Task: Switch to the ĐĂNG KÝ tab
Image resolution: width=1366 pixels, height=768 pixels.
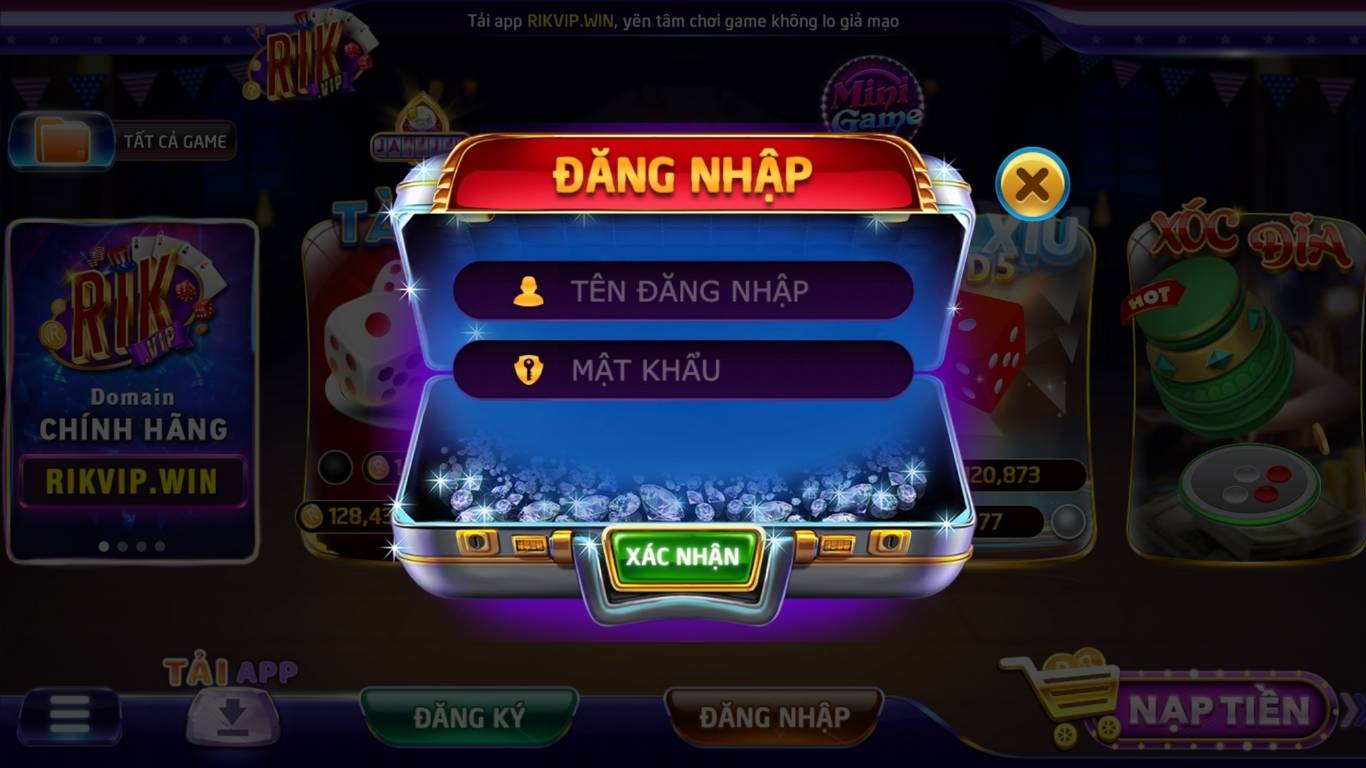Action: coord(470,716)
